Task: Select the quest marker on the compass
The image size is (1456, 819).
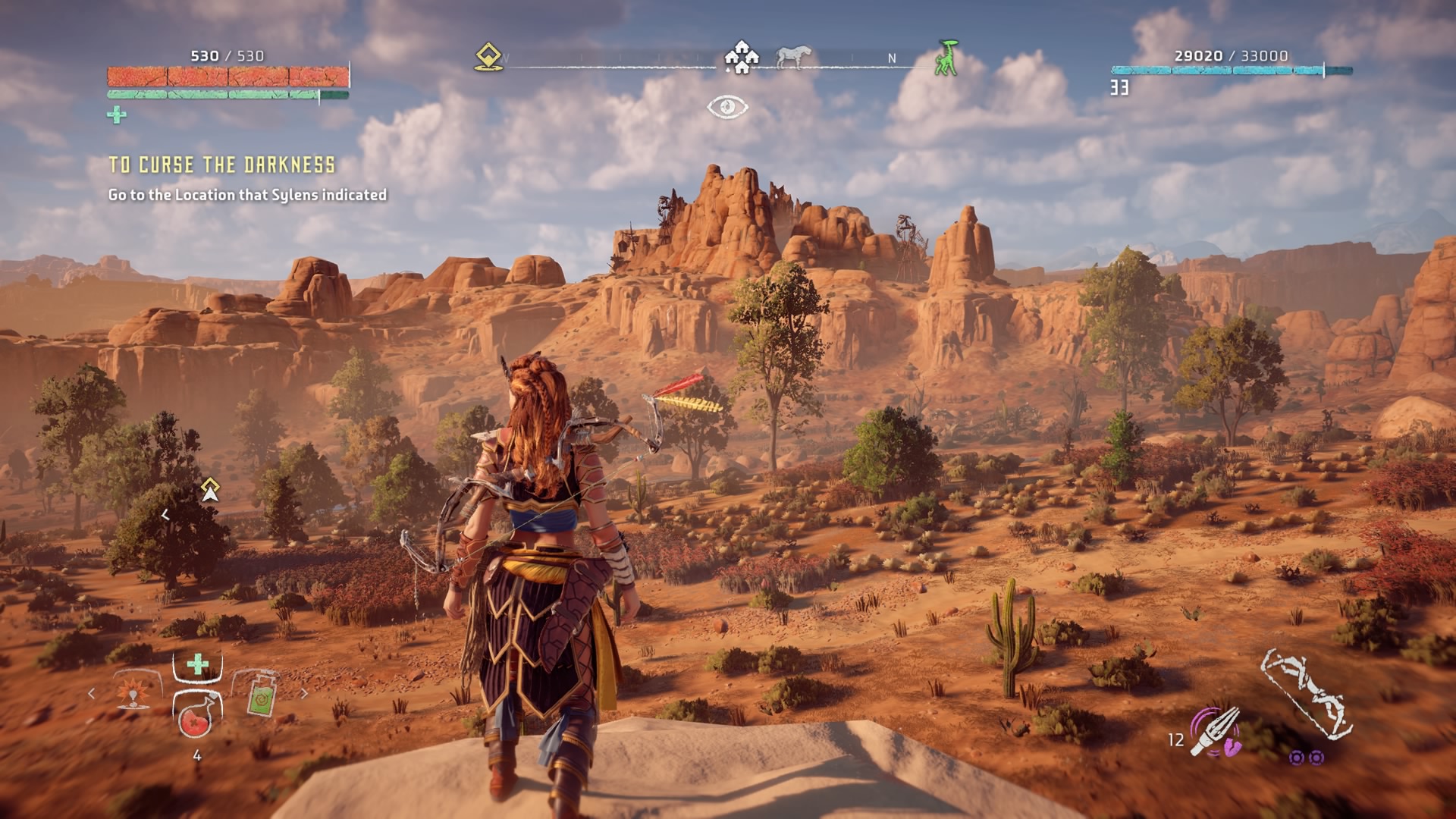Action: coord(489,58)
